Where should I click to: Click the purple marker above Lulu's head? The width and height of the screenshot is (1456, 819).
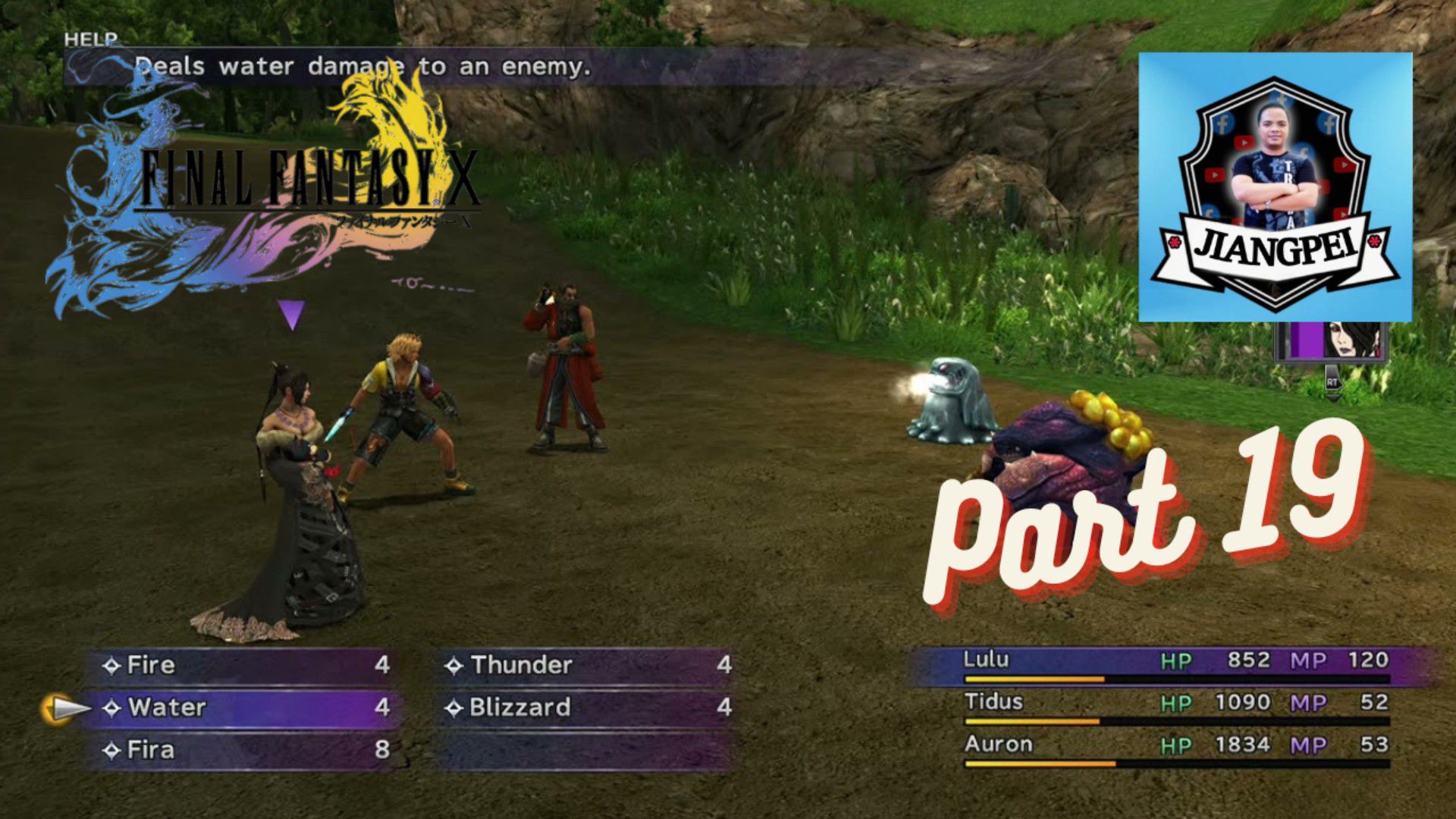290,311
